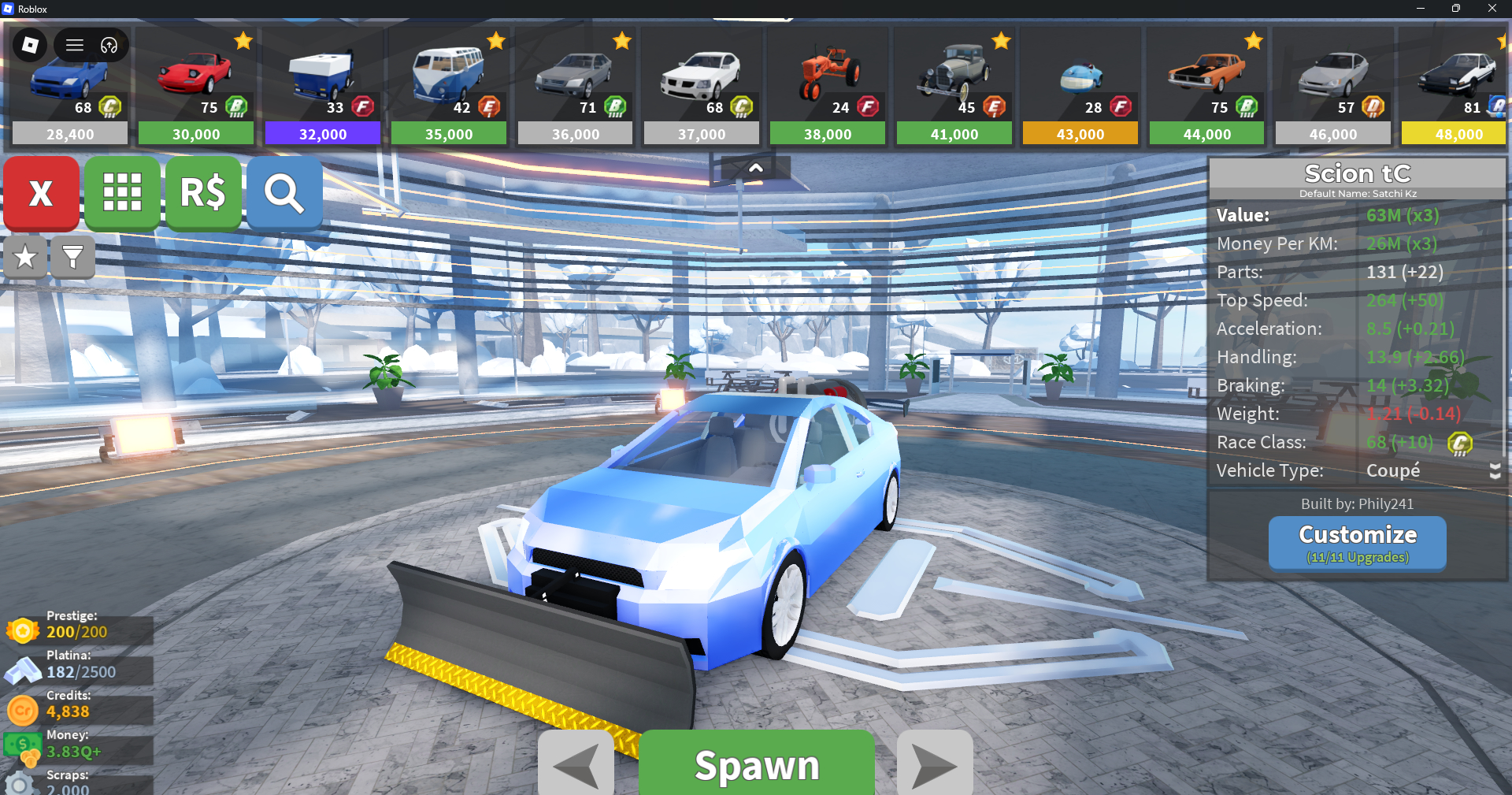Go to the previous vehicle arrow
1512x795 pixels.
(x=576, y=764)
